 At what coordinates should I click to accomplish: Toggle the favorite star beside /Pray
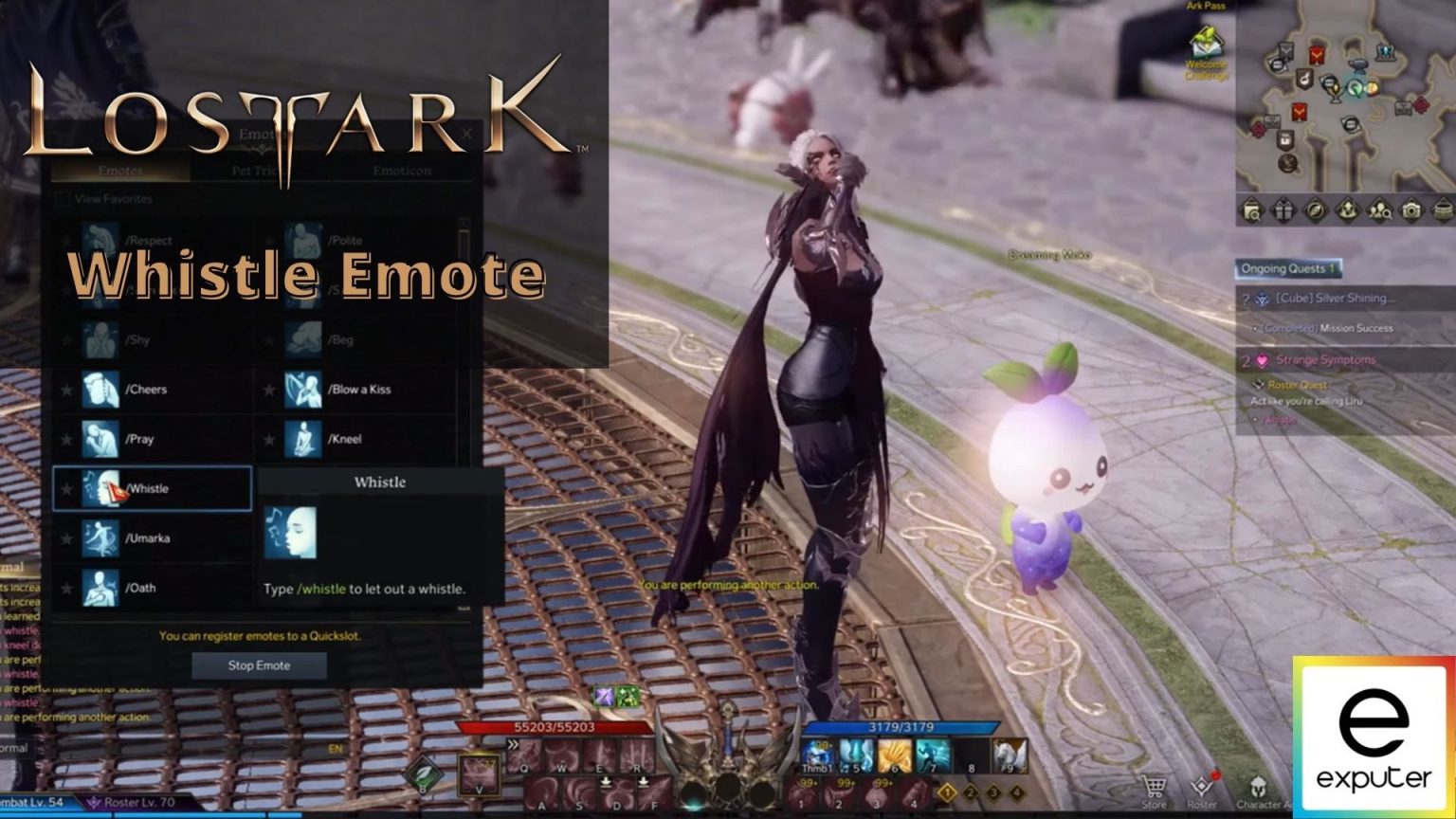click(x=67, y=438)
